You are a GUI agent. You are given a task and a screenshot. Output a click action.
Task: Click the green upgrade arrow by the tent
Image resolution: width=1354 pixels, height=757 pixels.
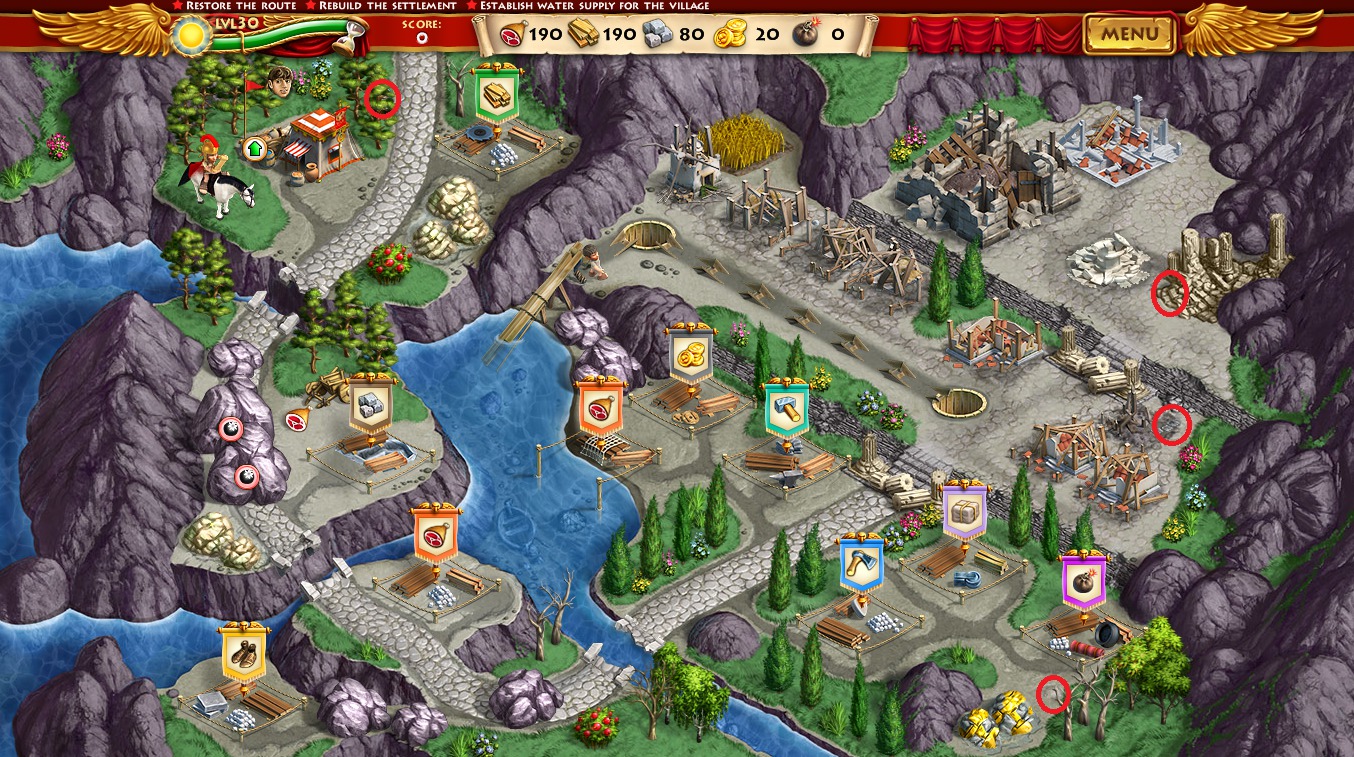tap(254, 149)
